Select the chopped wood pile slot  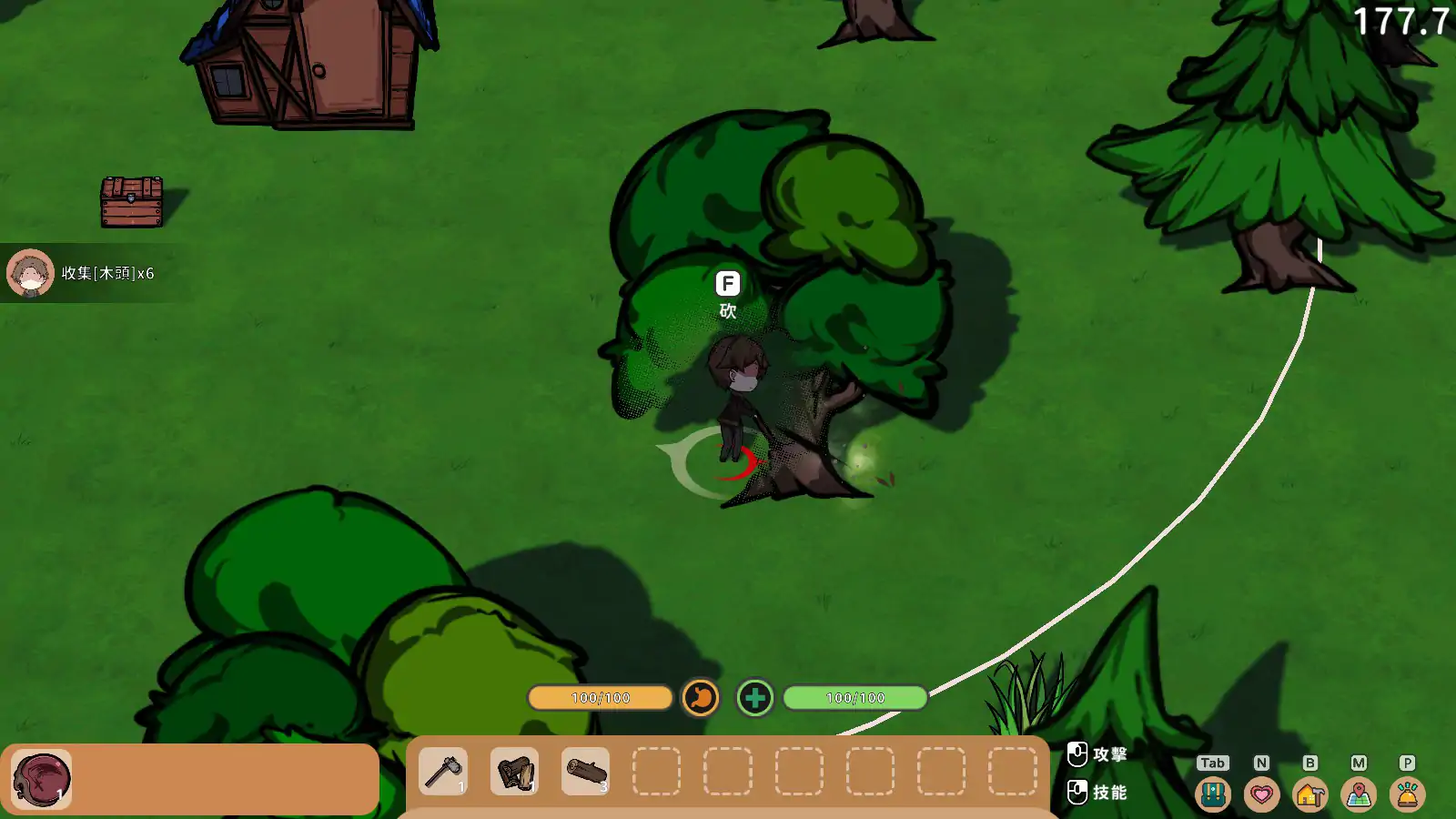514,772
